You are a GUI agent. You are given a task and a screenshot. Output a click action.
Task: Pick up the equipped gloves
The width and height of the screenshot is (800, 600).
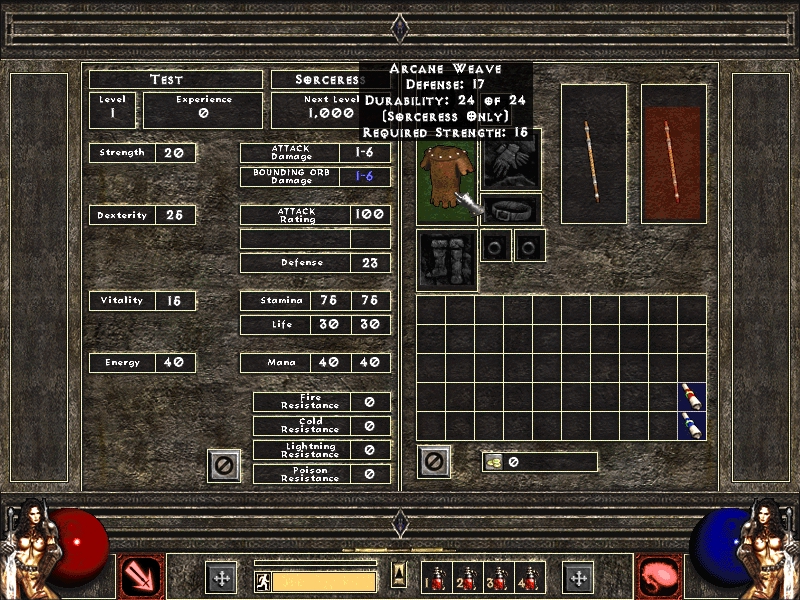click(511, 160)
